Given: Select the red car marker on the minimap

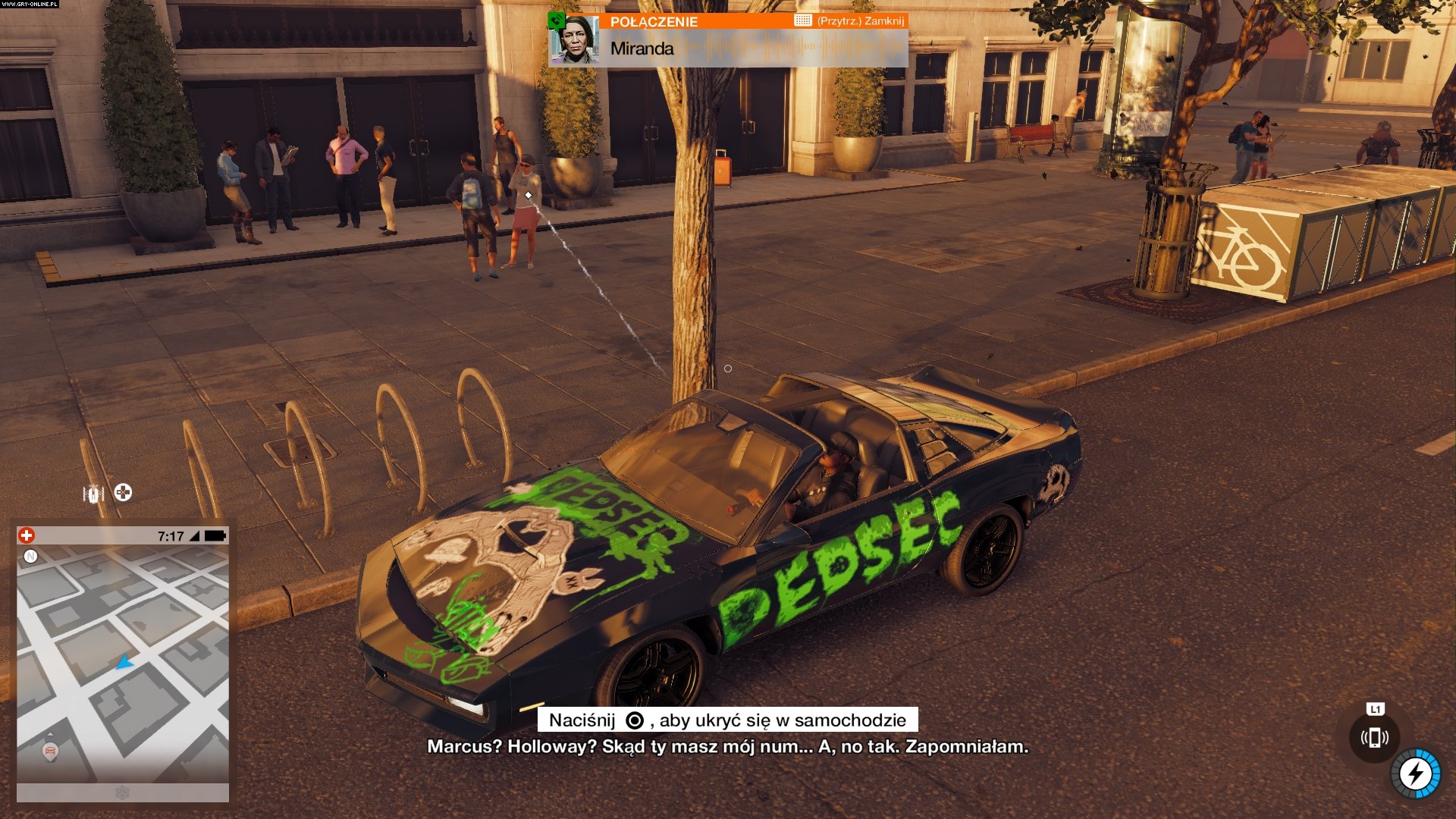Looking at the screenshot, I should click(50, 752).
